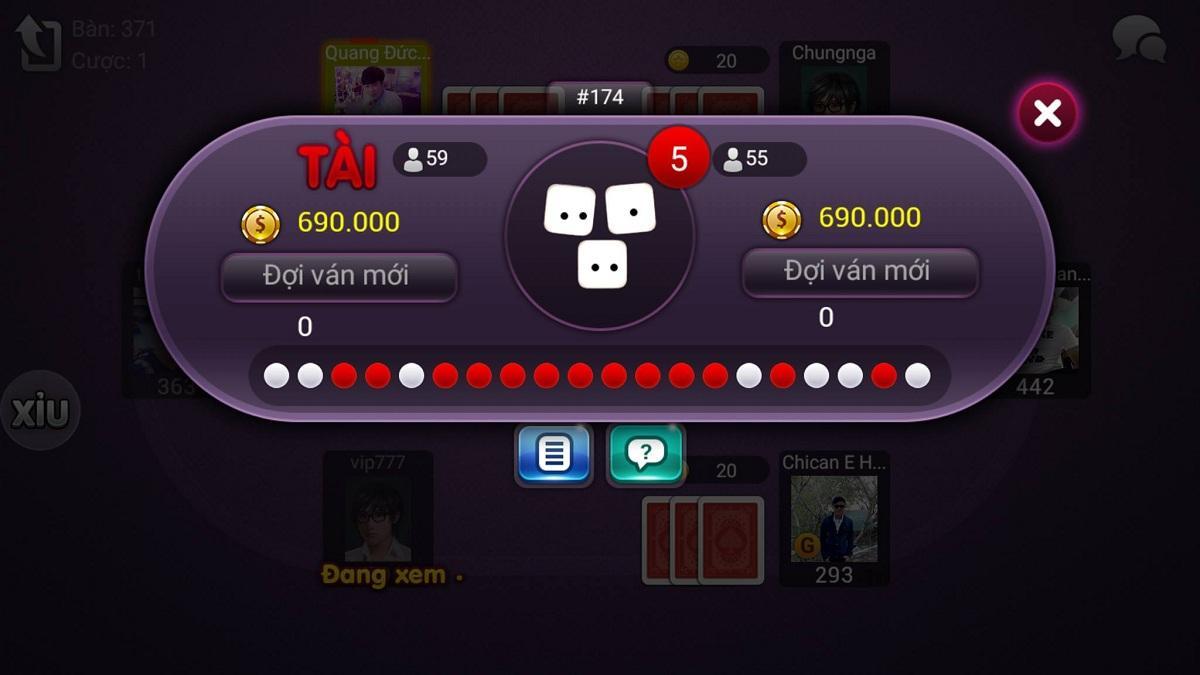Tap the Xỉu round button at the screen edge
Image resolution: width=1200 pixels, height=675 pixels.
click(40, 411)
